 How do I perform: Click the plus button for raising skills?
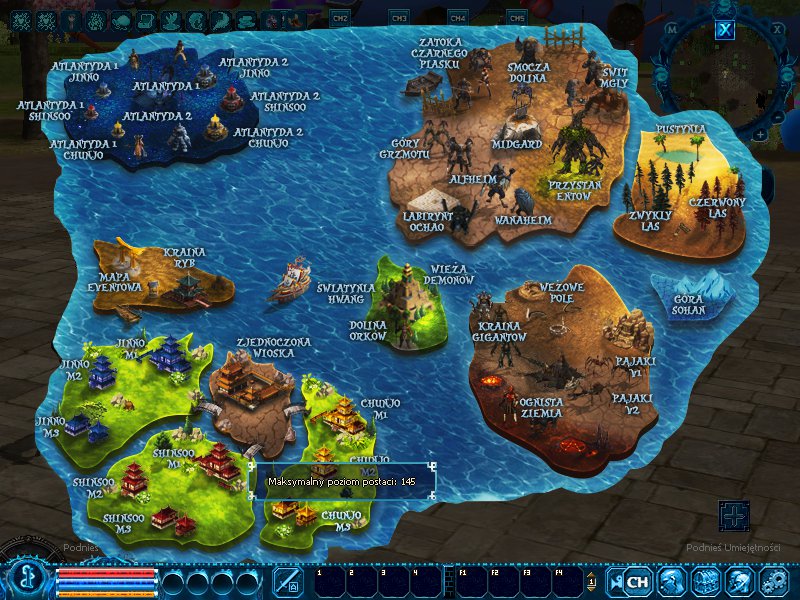pyautogui.click(x=734, y=516)
